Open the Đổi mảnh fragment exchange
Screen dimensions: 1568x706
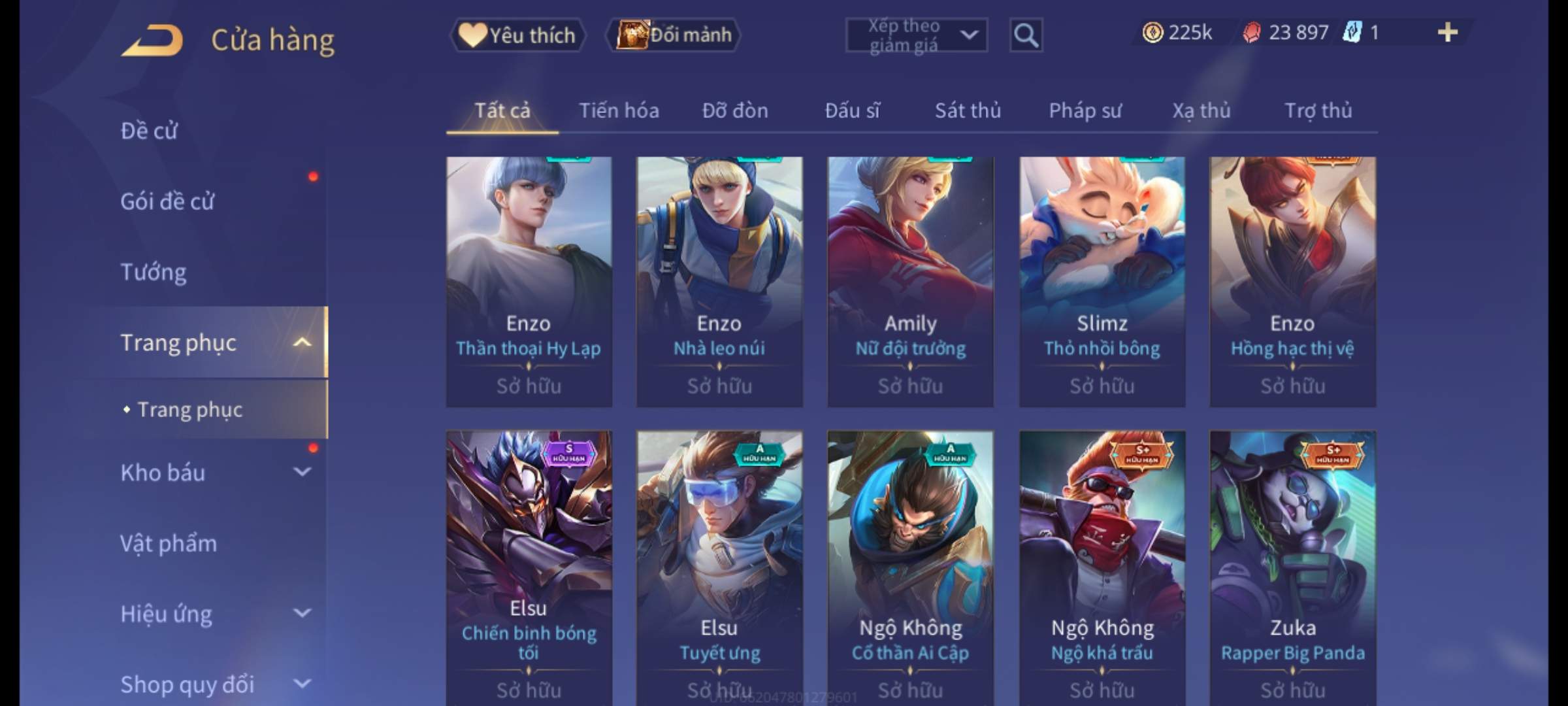674,35
